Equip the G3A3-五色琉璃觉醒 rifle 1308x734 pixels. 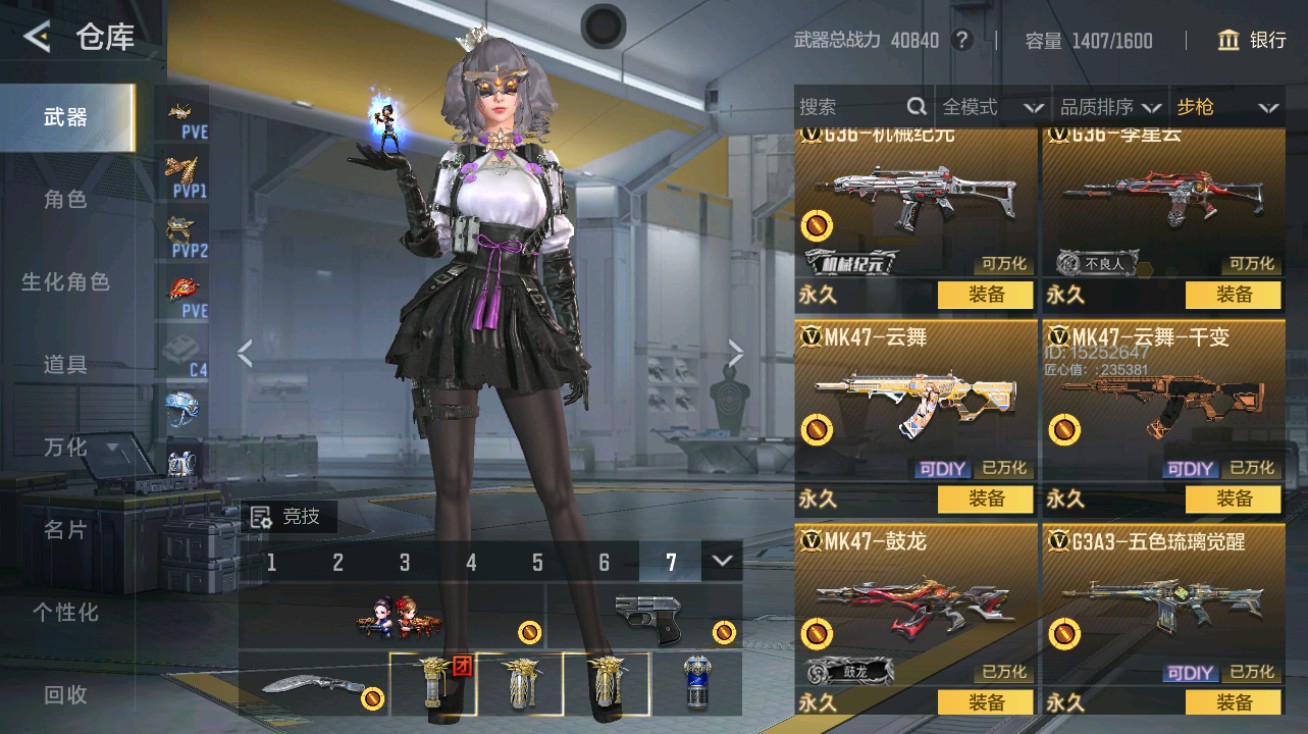click(1233, 702)
